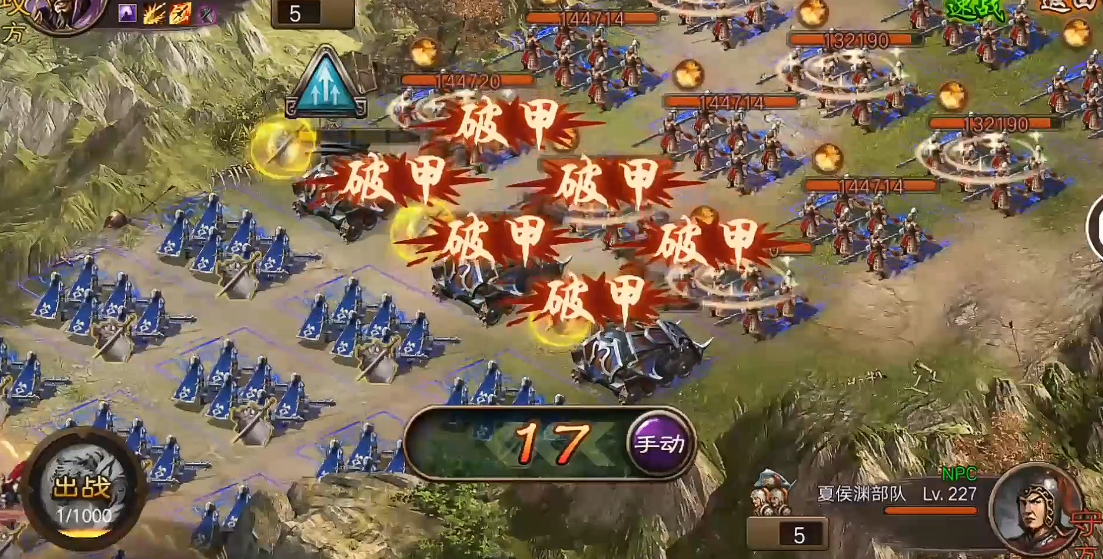Screen dimensions: 1103x559
Task: Select the dark crossed-weapon skill icon
Action: point(207,13)
